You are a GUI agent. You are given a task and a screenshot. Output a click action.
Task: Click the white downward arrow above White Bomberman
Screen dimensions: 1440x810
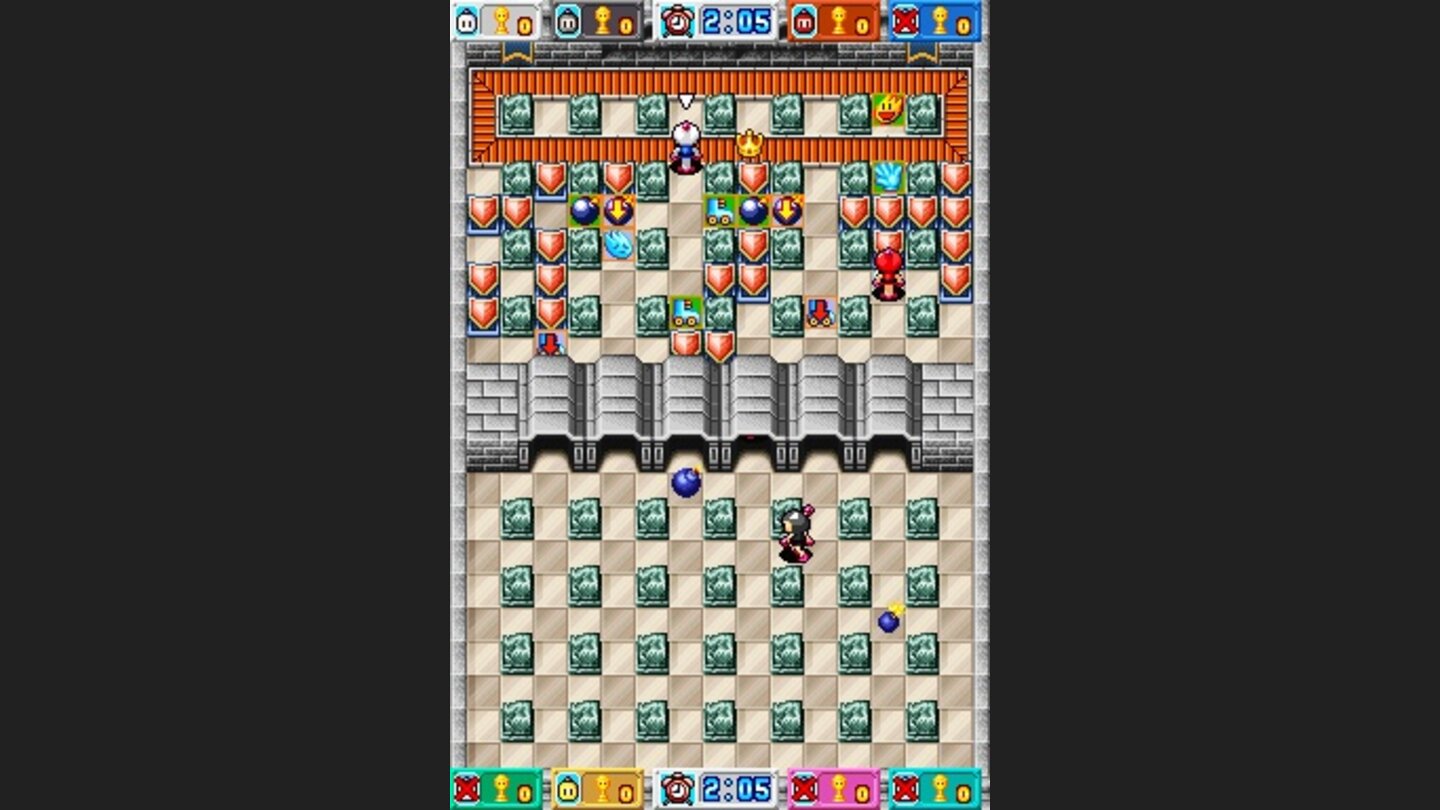(x=687, y=100)
